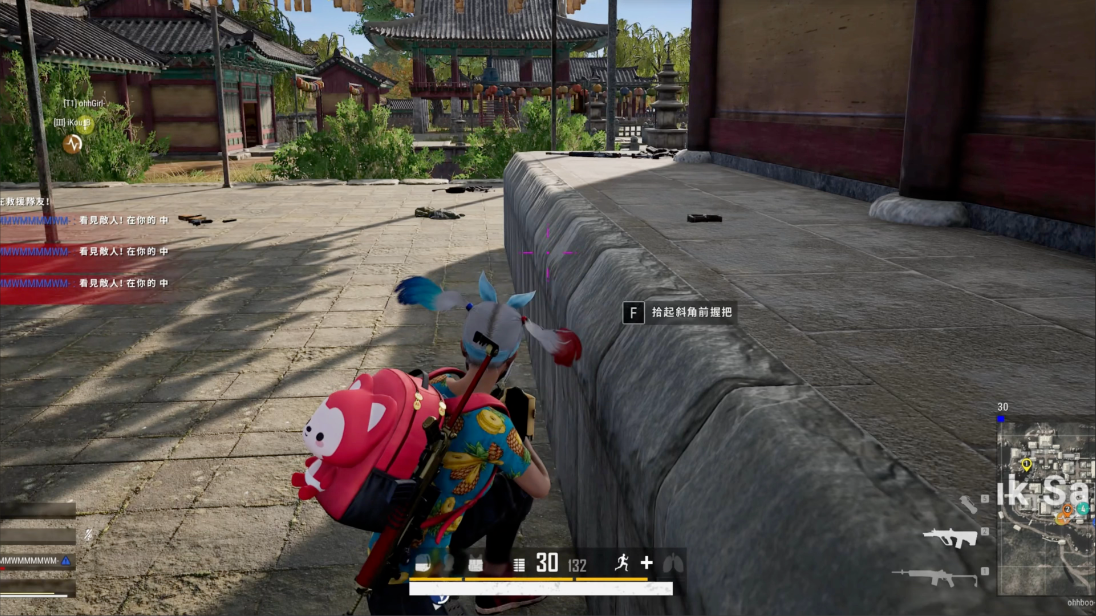
Task: Click the yellow number 1 map marker
Action: [1026, 464]
